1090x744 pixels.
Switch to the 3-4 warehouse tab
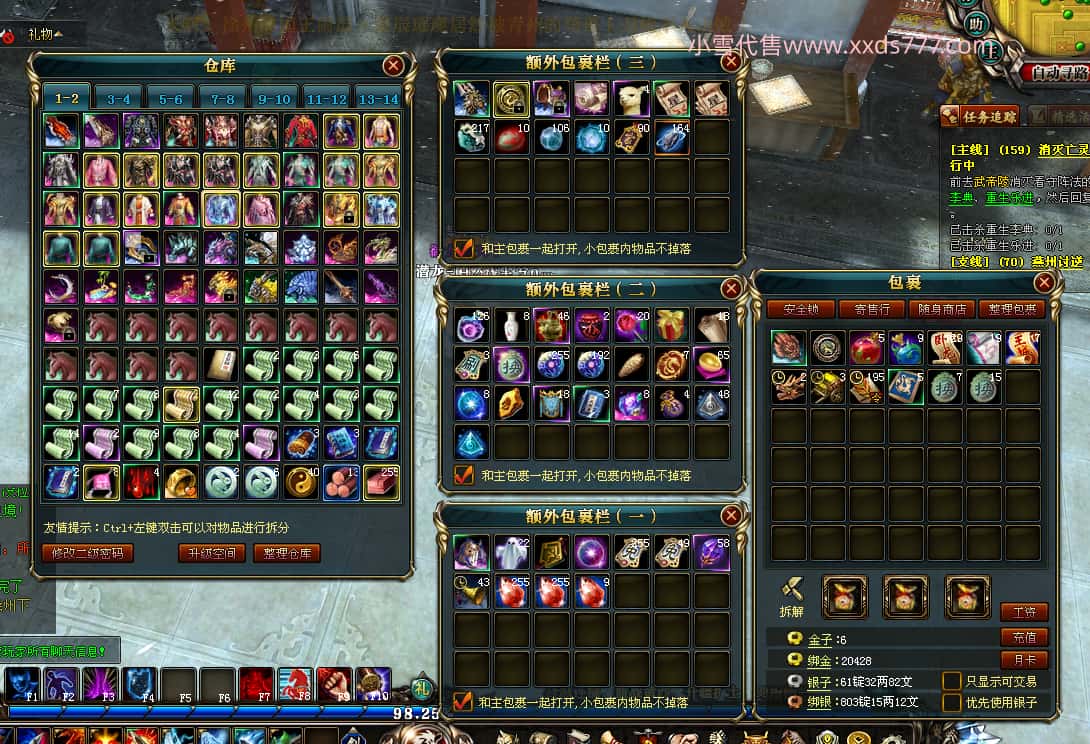click(x=119, y=98)
